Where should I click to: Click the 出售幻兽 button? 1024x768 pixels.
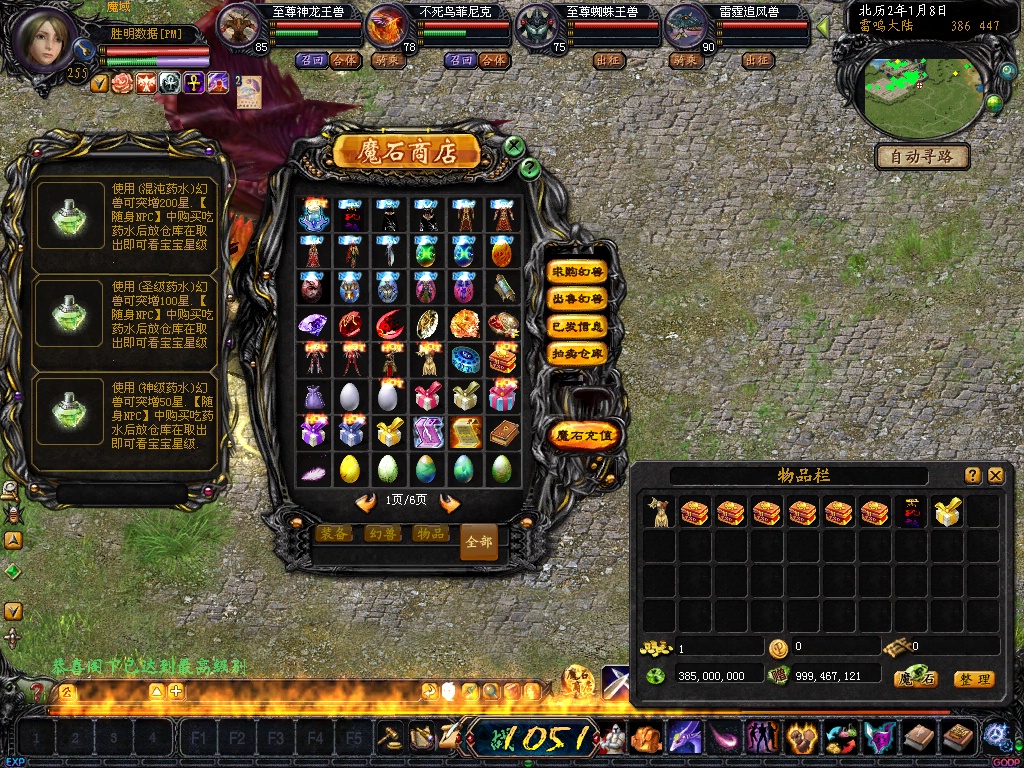[577, 299]
